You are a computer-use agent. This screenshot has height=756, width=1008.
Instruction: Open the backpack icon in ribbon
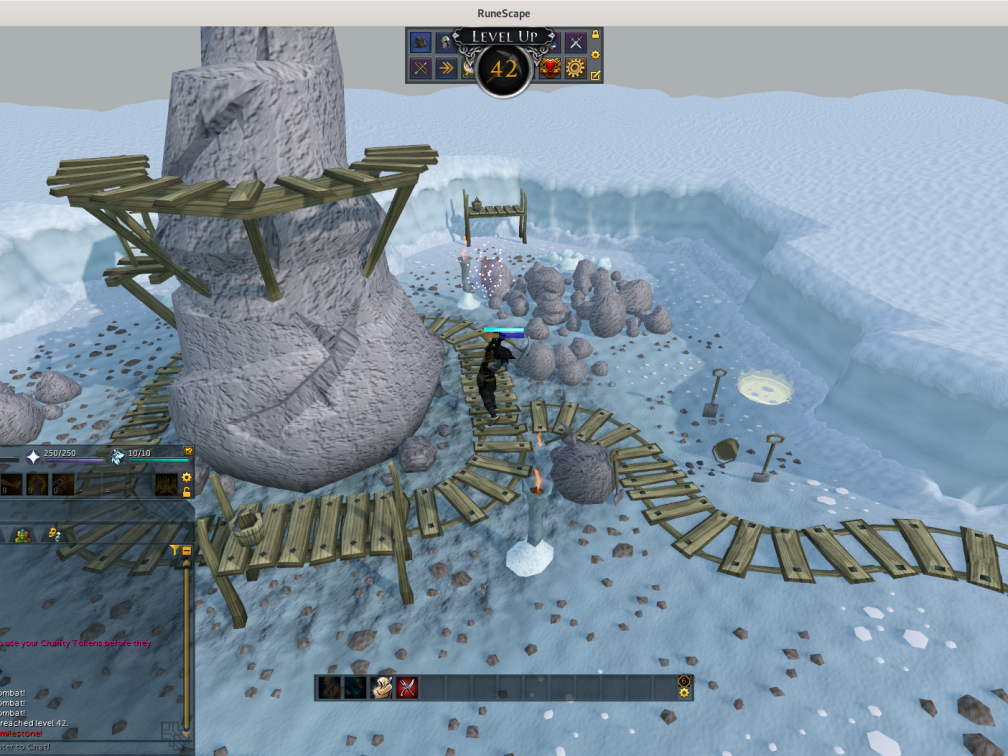421,42
